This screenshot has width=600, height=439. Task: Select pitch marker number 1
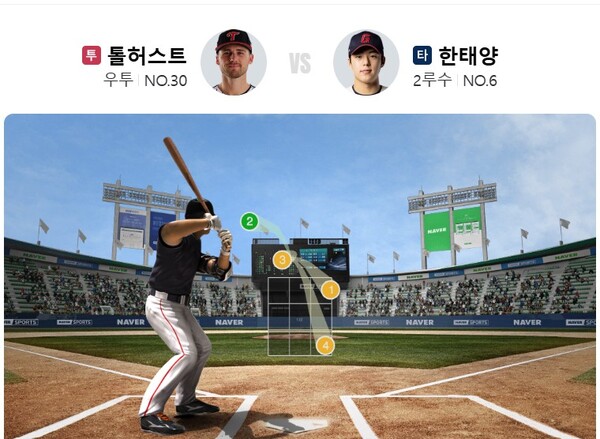pyautogui.click(x=330, y=290)
